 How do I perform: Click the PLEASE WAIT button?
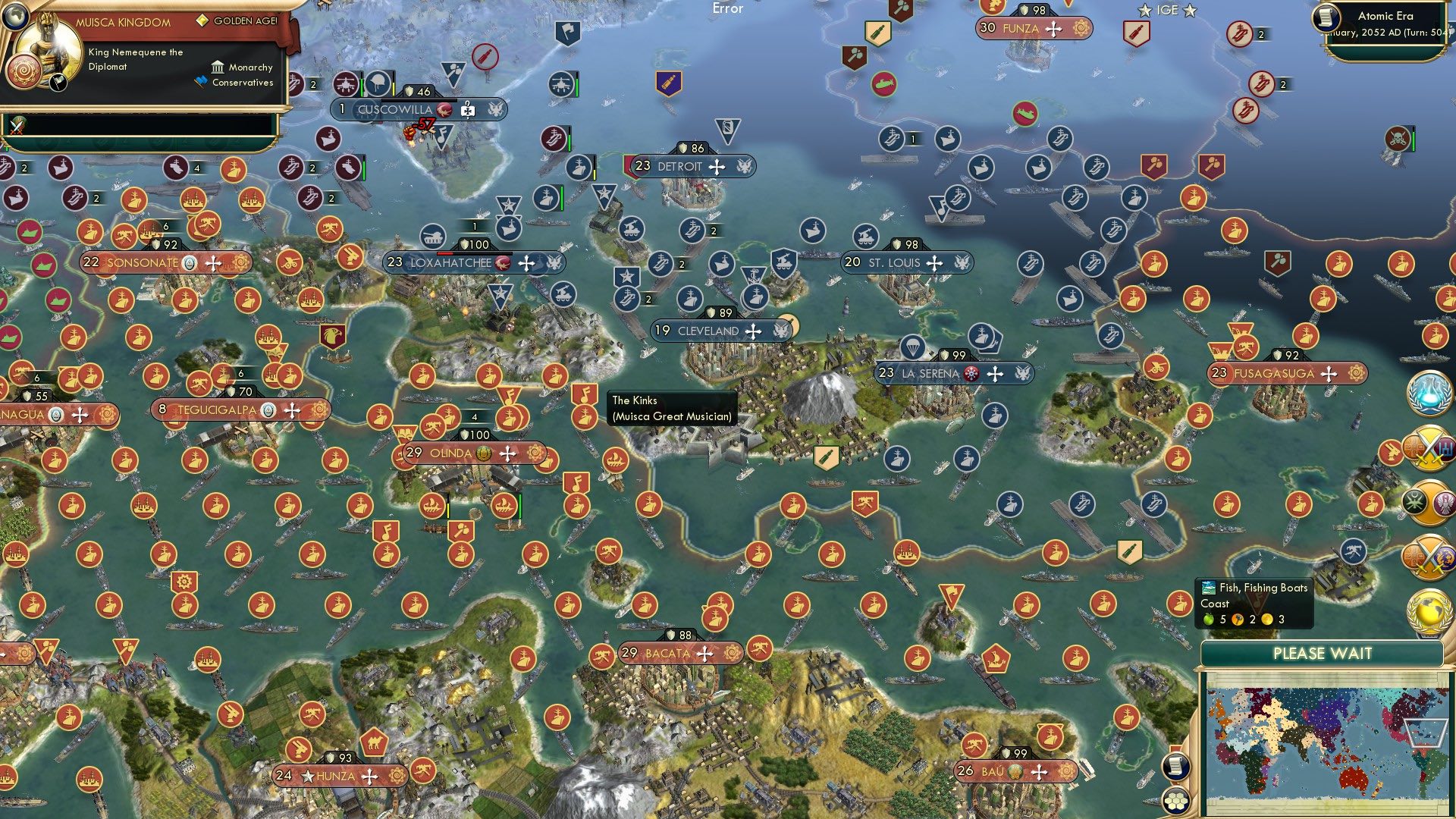coord(1323,653)
